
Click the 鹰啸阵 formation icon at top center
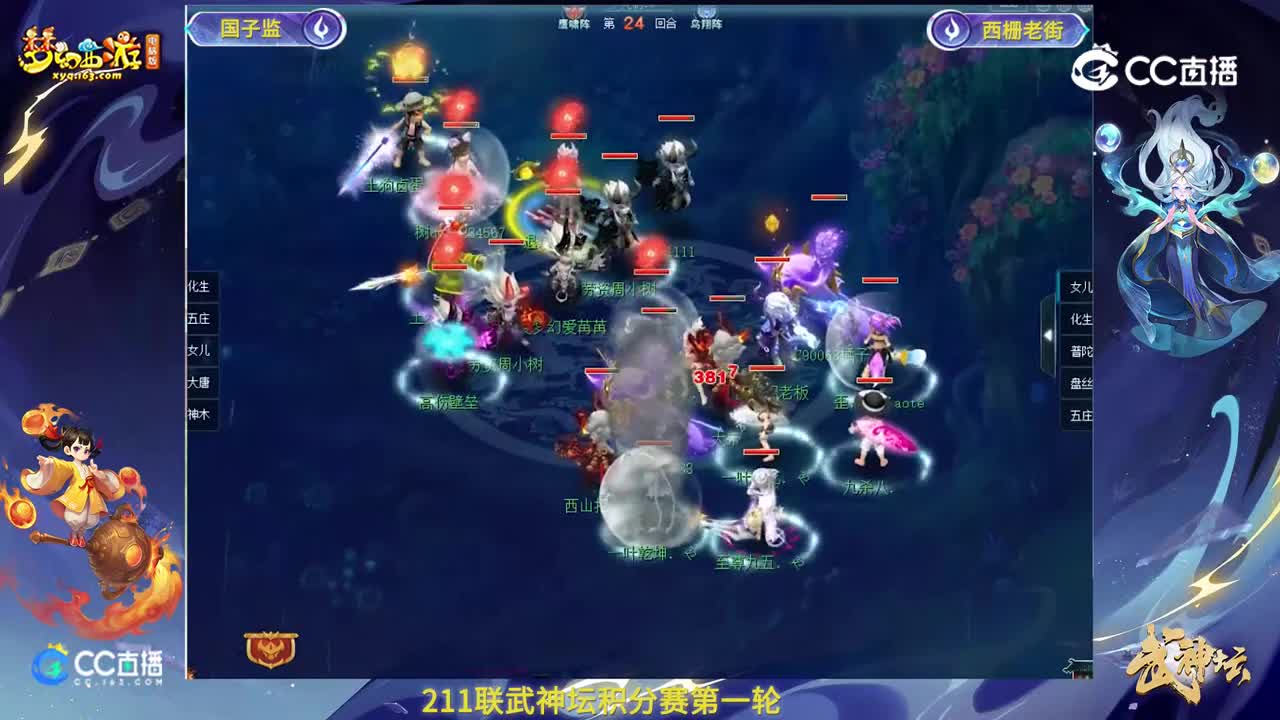[x=572, y=13]
